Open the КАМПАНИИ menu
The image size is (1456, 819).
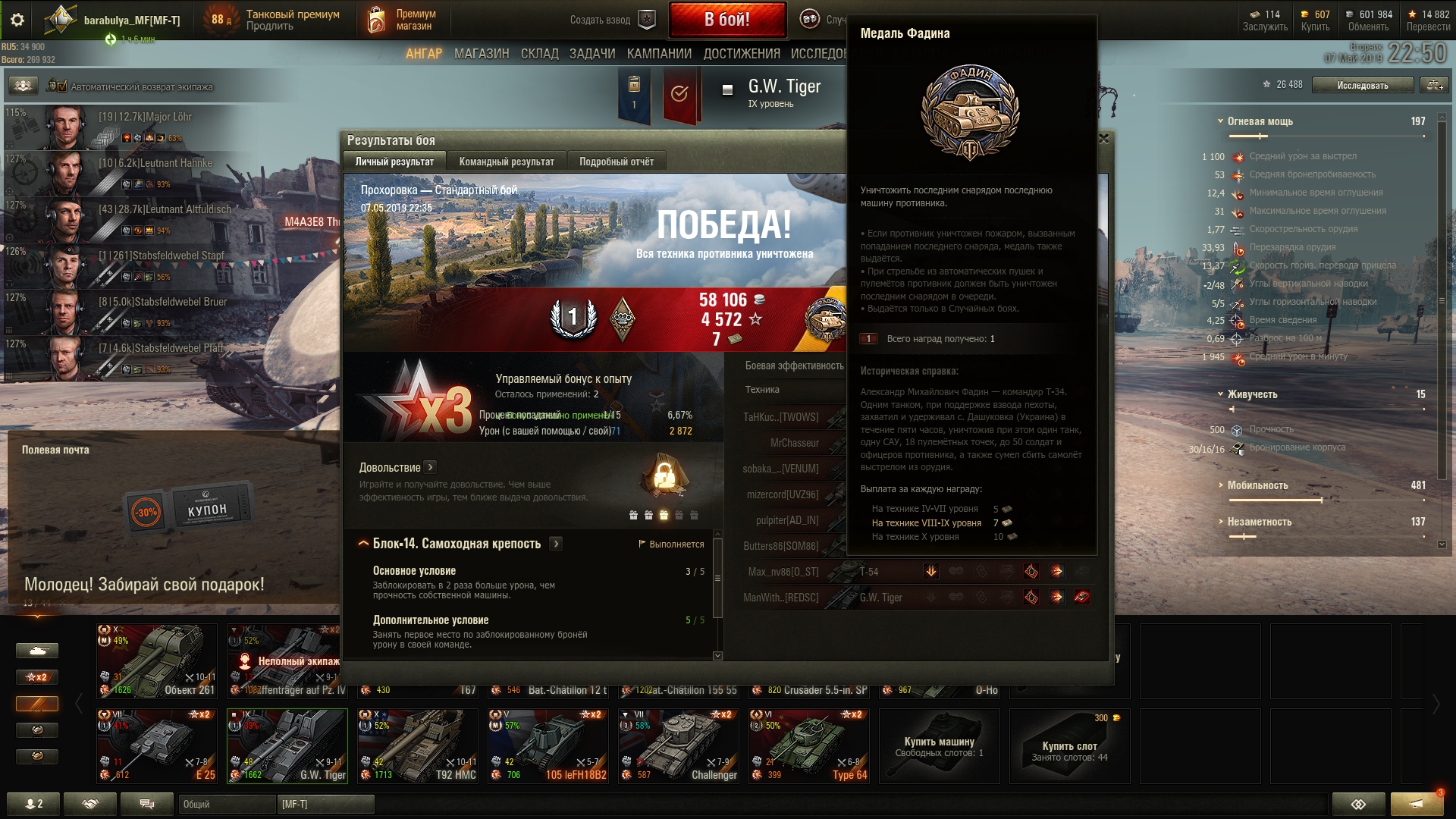tap(659, 54)
